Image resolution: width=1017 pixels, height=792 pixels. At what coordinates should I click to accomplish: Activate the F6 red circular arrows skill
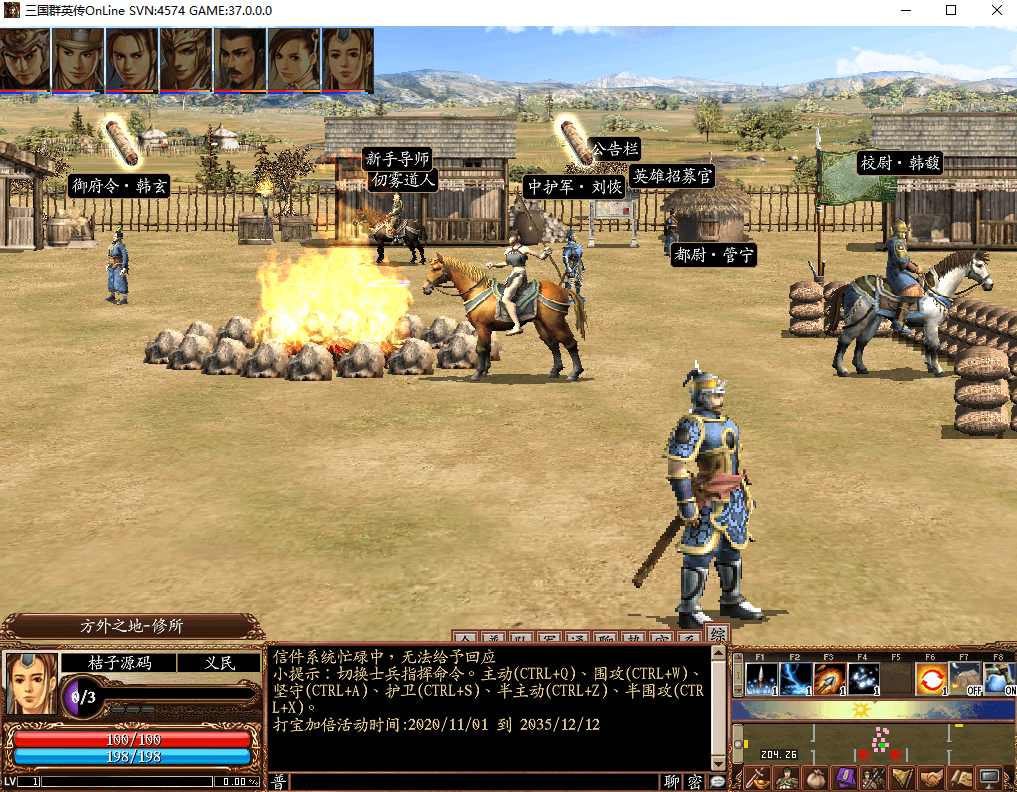(932, 680)
